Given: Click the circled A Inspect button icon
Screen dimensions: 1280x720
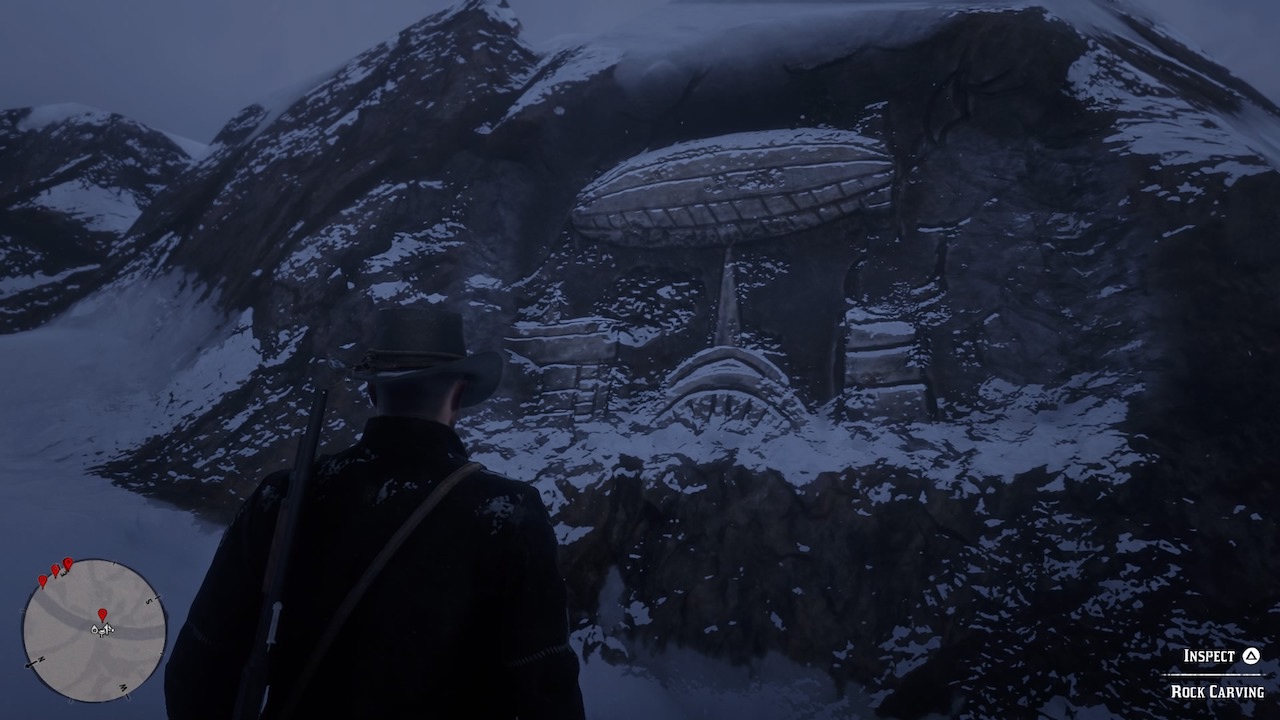Looking at the screenshot, I should (x=1251, y=656).
